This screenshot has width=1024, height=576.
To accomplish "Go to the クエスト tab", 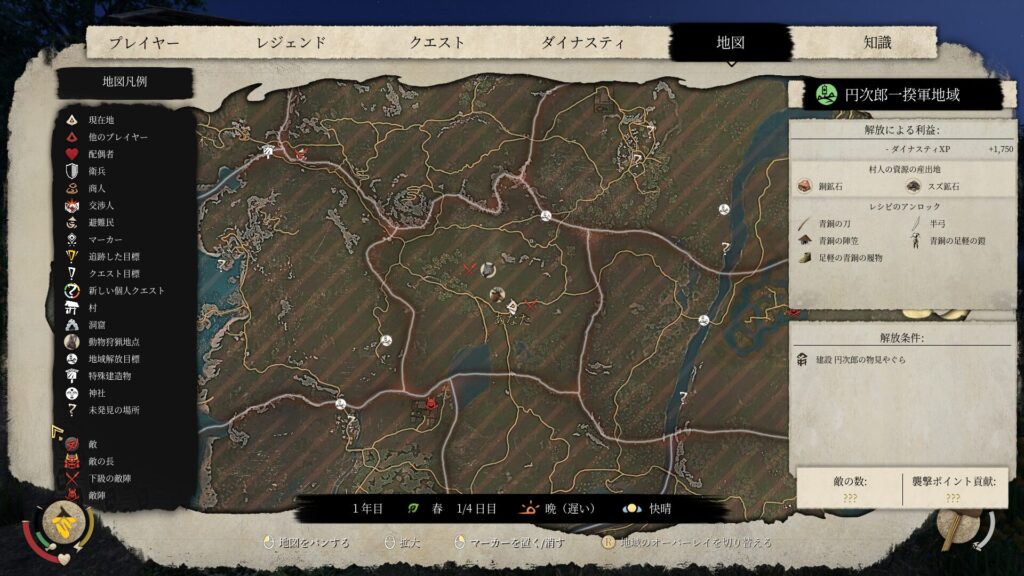I will coord(437,43).
